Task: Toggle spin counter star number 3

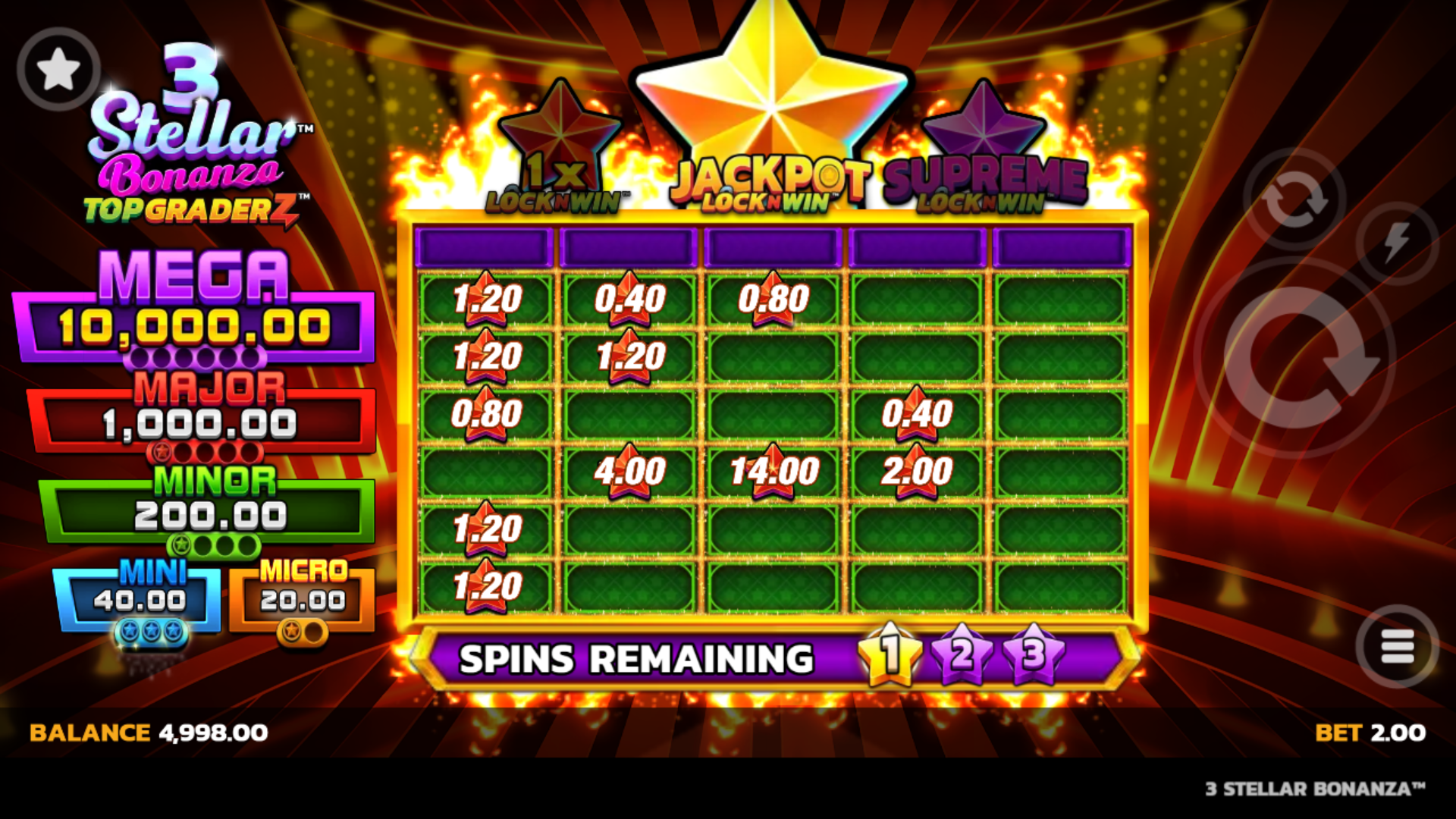Action: pyautogui.click(x=1031, y=656)
